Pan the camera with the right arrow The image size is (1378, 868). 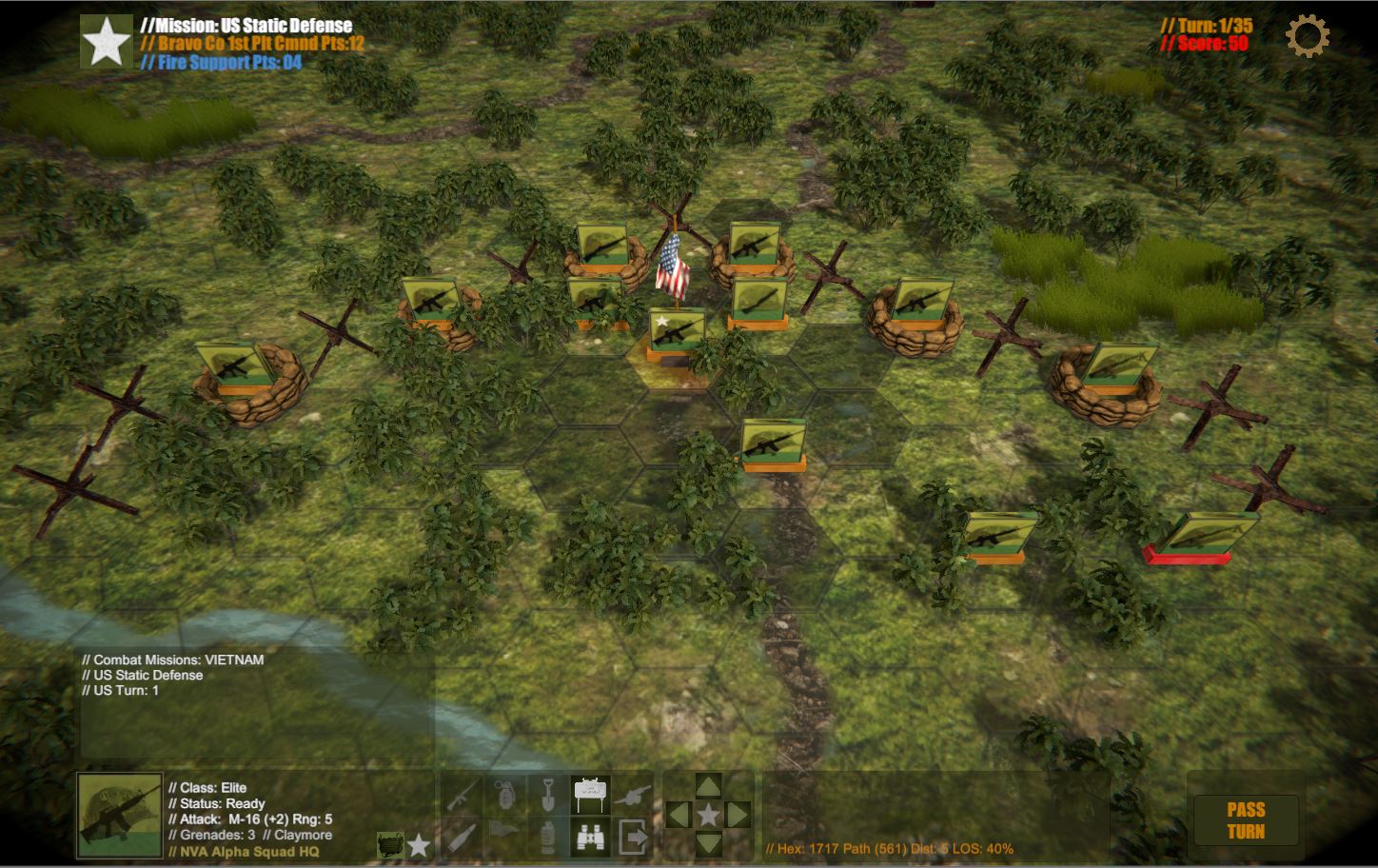[x=738, y=815]
